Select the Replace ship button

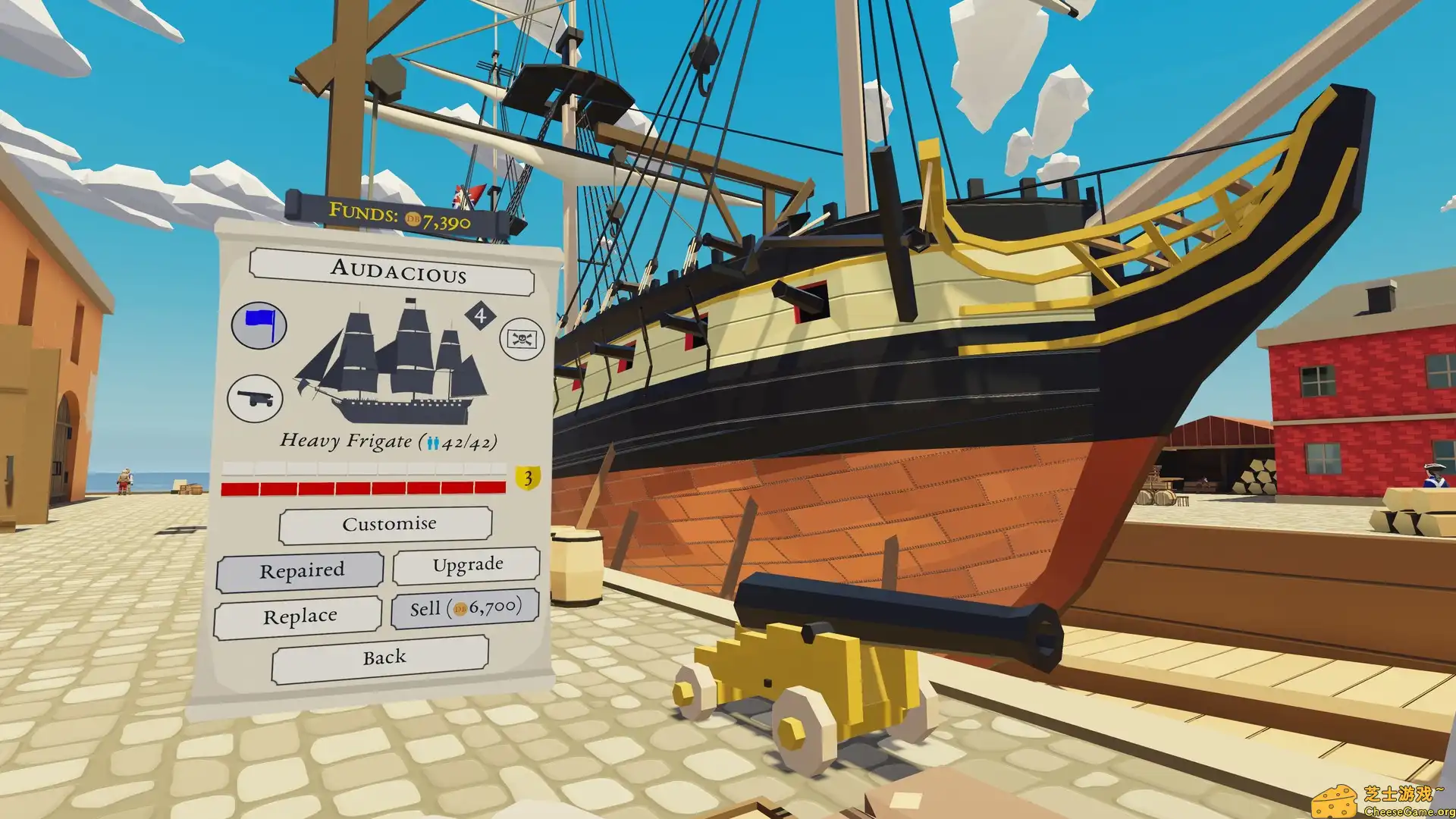tap(298, 617)
